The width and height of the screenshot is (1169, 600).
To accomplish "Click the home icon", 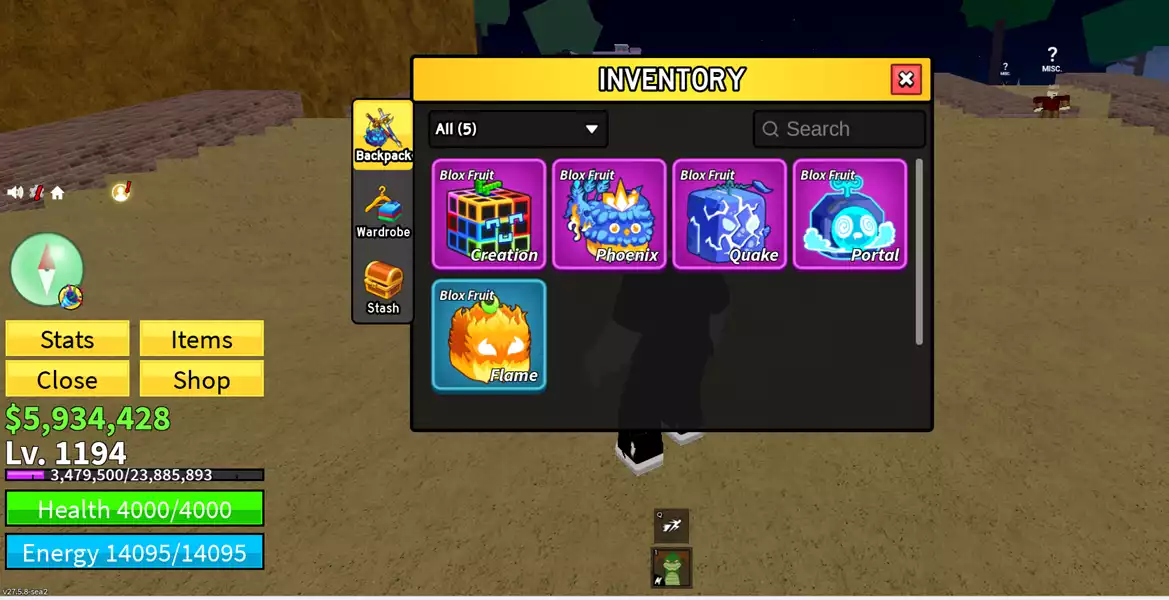I will 57,193.
